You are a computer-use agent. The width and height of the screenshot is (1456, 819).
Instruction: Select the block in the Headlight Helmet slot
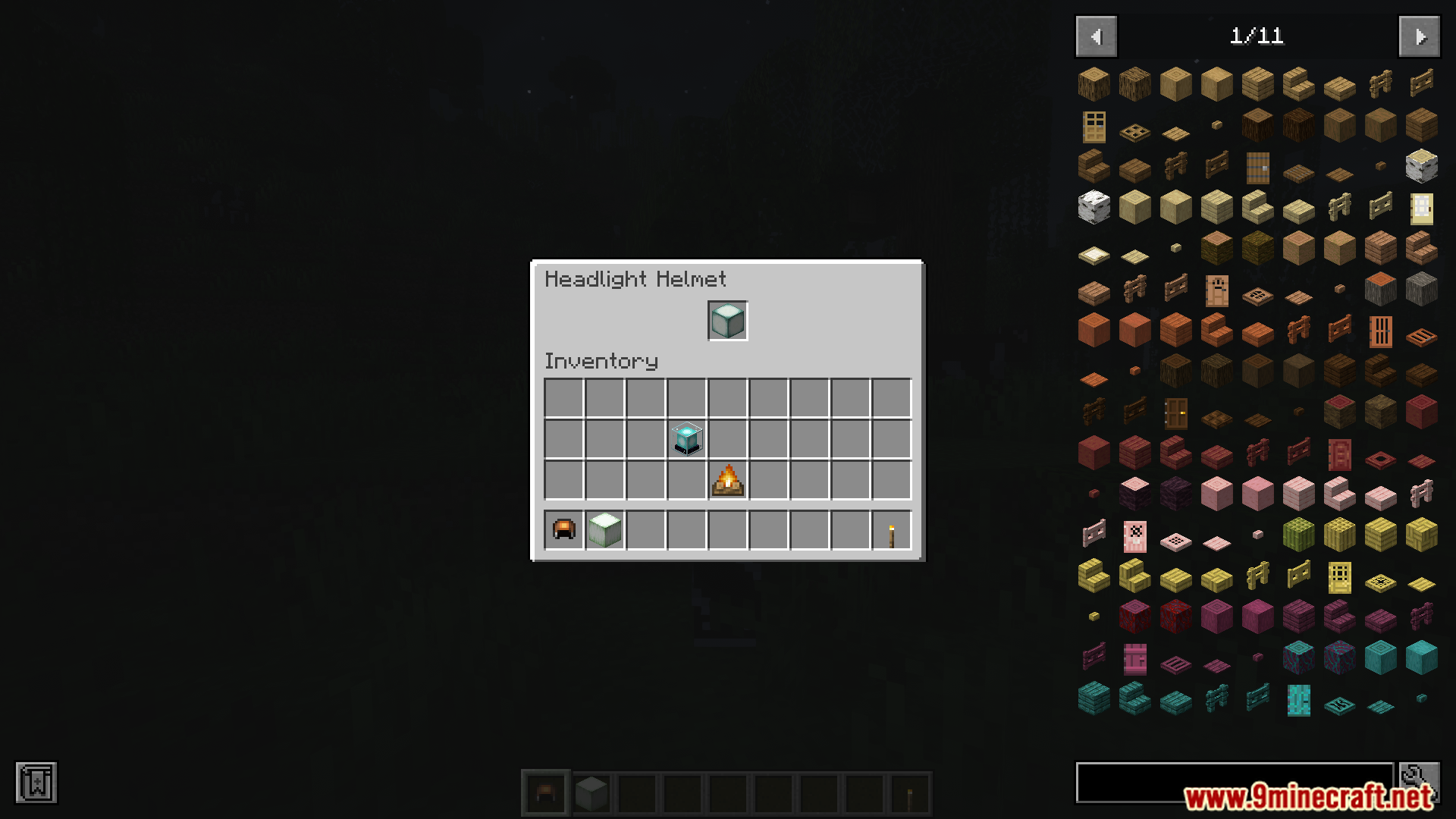pos(727,321)
